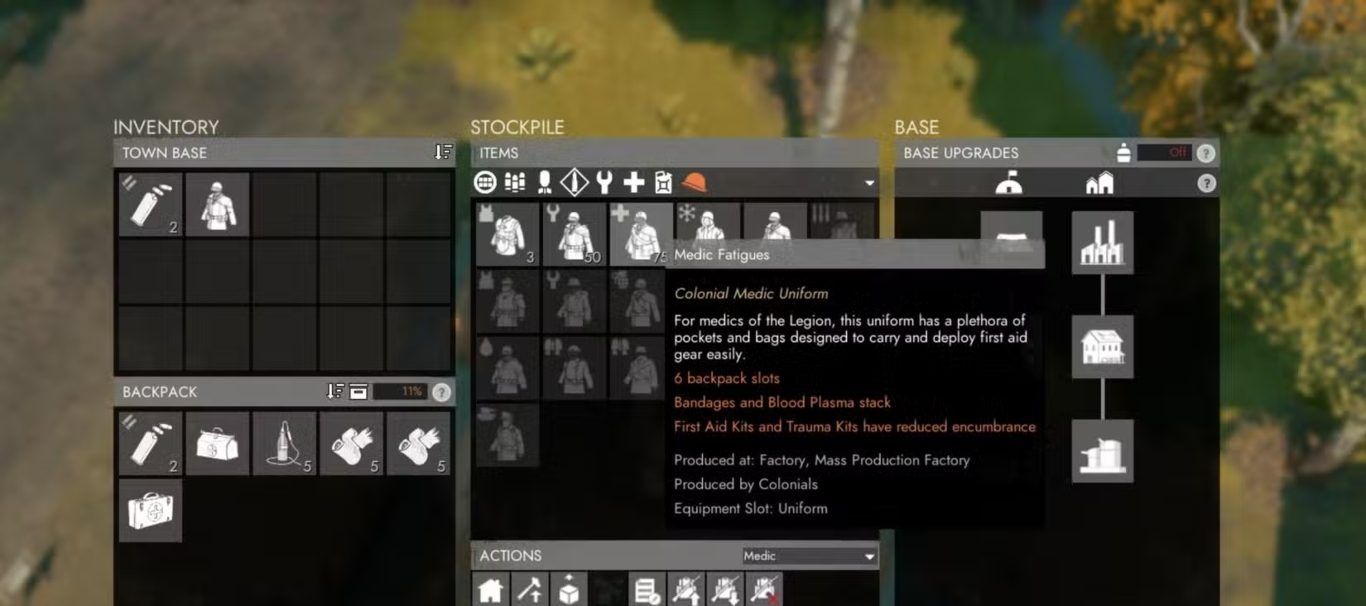This screenshot has height=606, width=1366.
Task: Filter stockpile by medical cross category
Action: [x=634, y=182]
